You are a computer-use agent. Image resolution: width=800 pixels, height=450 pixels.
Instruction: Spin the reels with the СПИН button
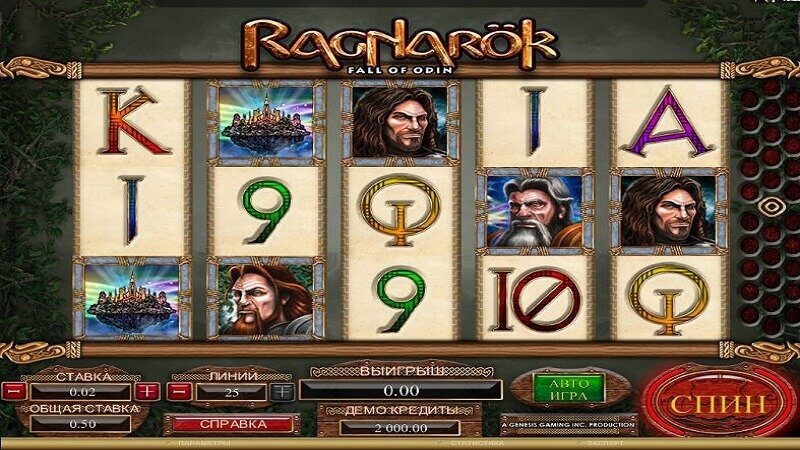tap(718, 404)
